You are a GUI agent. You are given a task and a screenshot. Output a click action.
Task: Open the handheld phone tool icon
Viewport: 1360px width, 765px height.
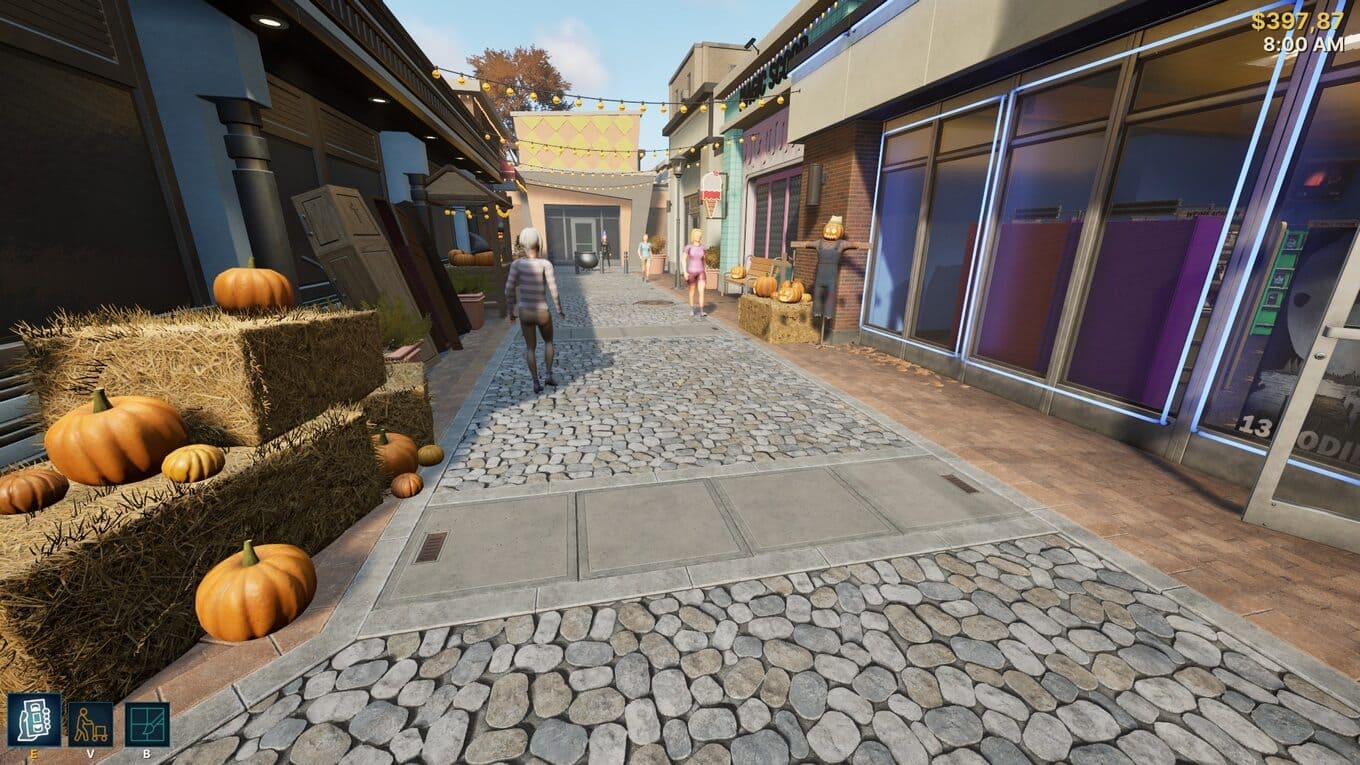34,720
